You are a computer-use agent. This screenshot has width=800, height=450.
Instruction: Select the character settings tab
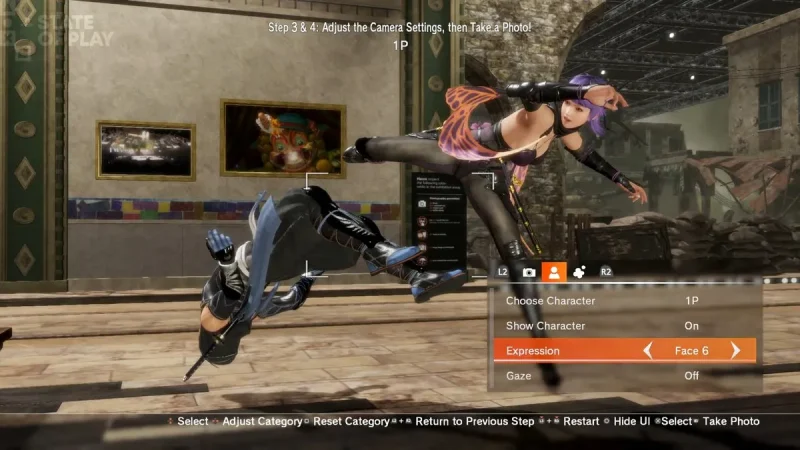pos(554,271)
